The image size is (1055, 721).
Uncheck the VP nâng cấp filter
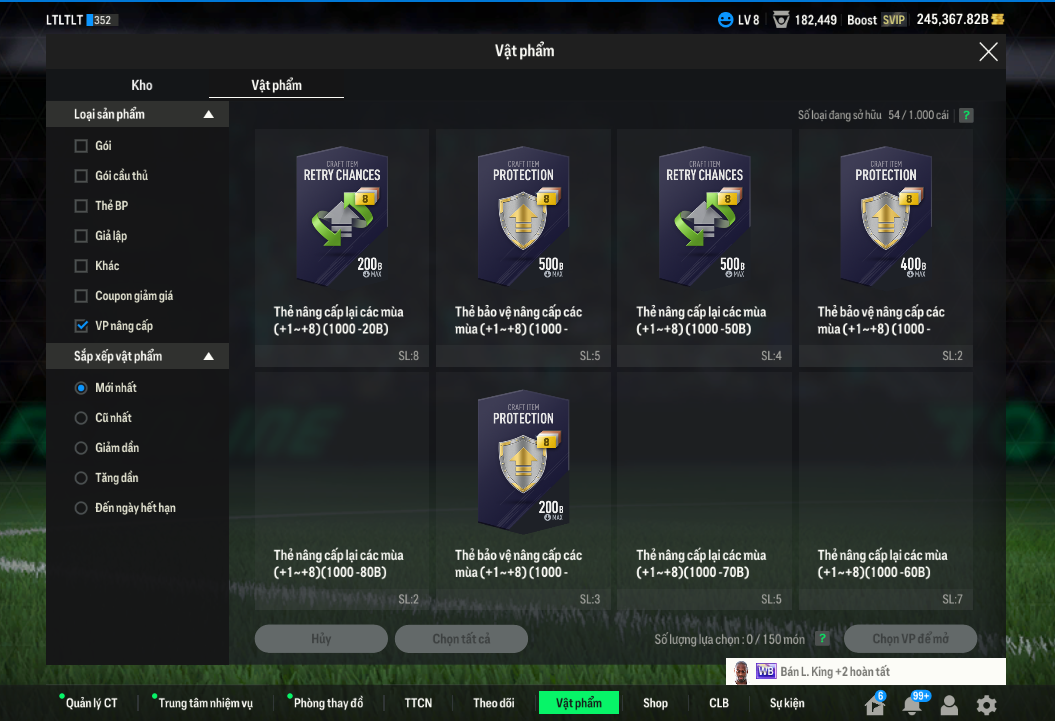click(81, 326)
